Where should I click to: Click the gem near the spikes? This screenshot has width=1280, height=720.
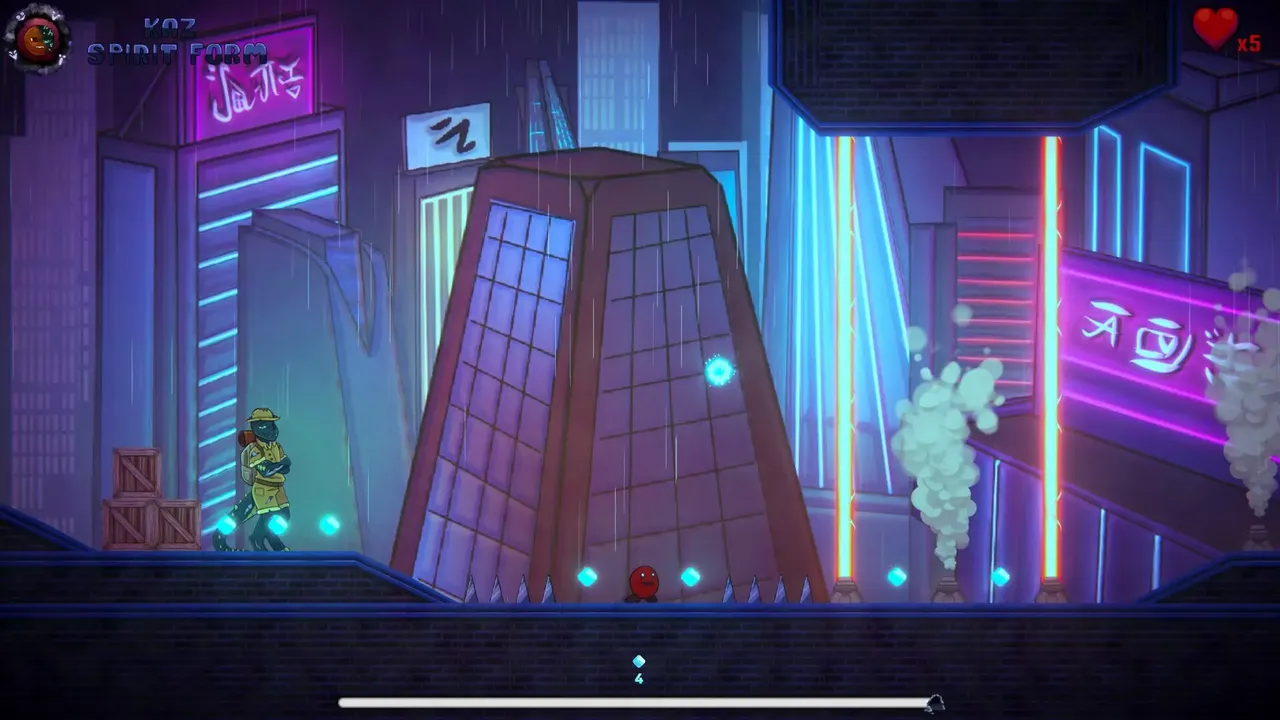[x=585, y=578]
